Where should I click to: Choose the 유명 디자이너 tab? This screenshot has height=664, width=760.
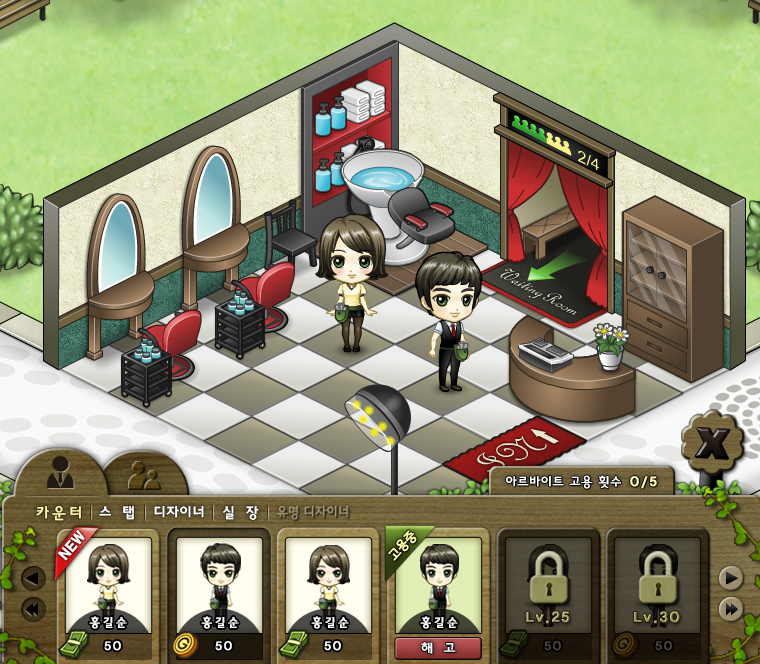pyautogui.click(x=313, y=512)
